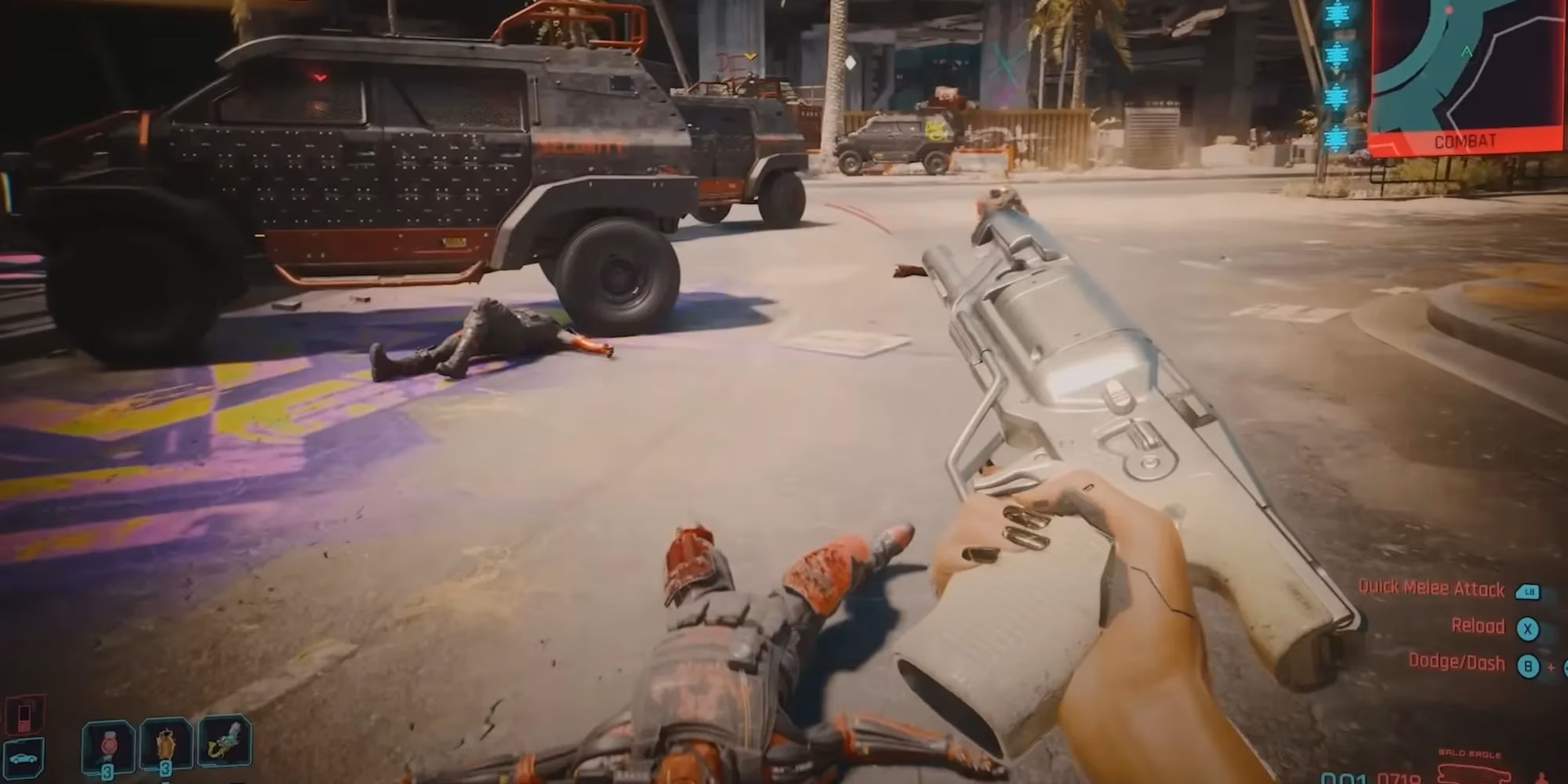Viewport: 1568px width, 784px height.
Task: Click the red enemy dot on the minimap
Action: click(1448, 9)
